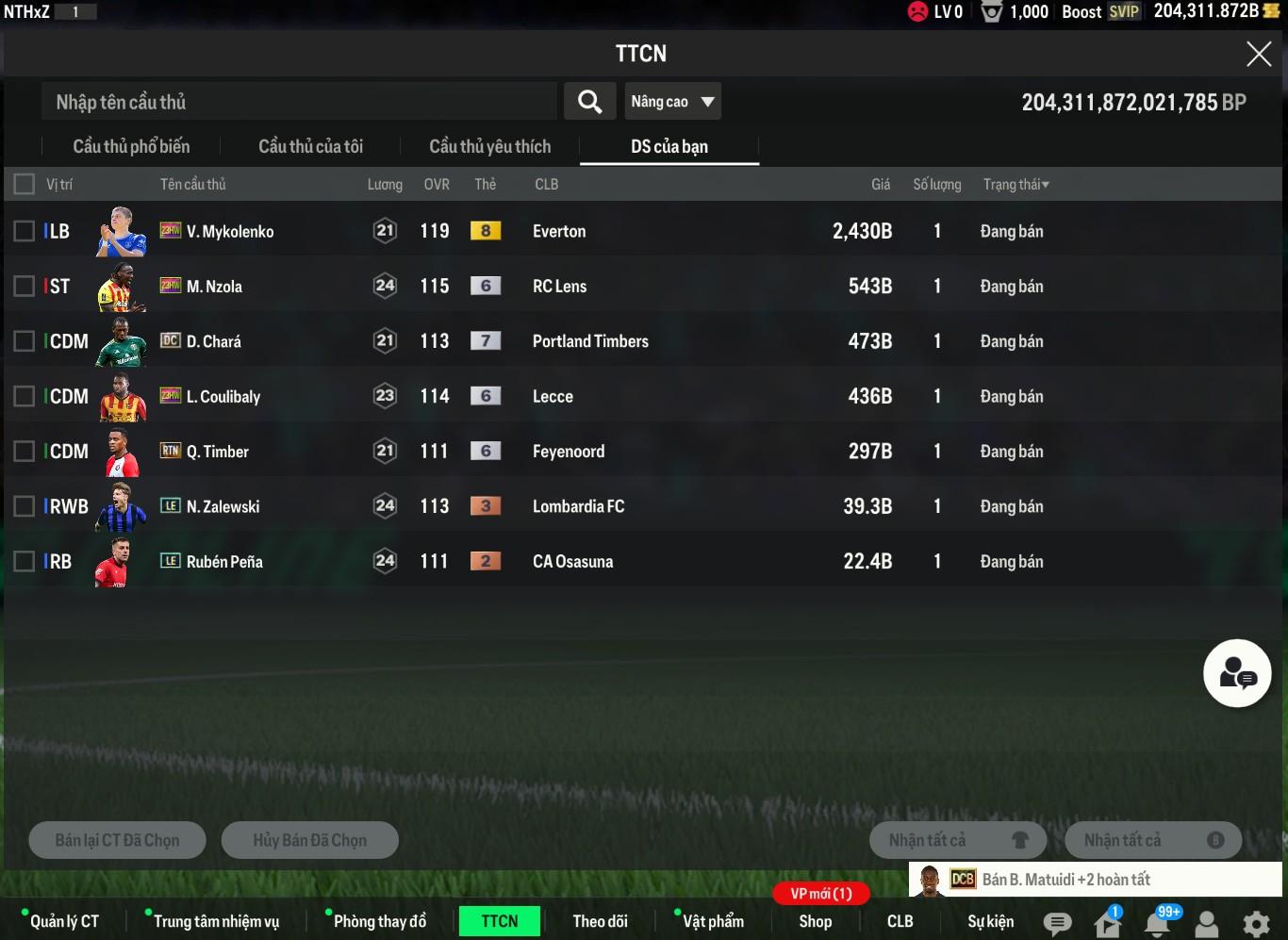
Task: Select the Rubén Peña listing row
Action: pos(566,562)
